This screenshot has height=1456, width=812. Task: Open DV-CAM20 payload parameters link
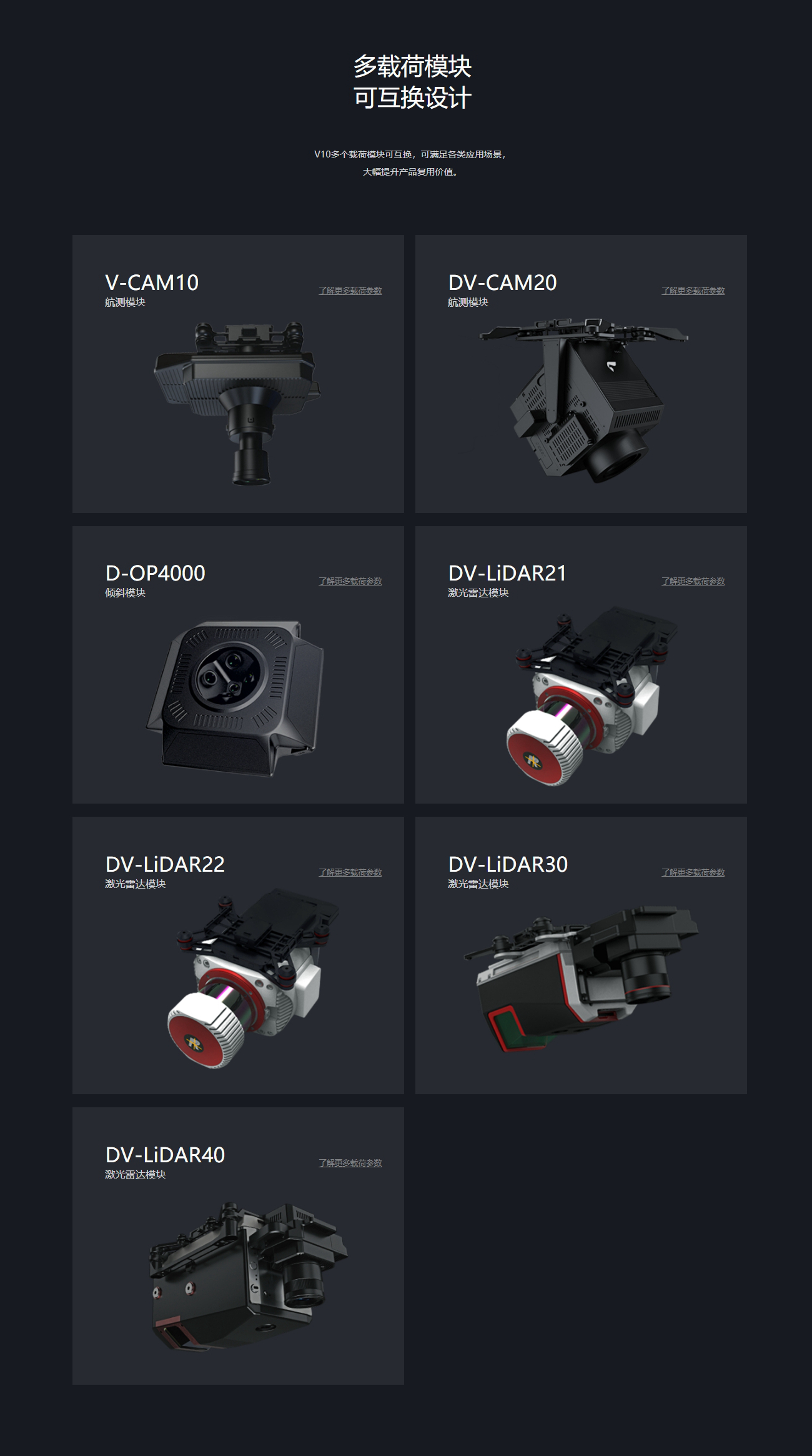point(693,291)
